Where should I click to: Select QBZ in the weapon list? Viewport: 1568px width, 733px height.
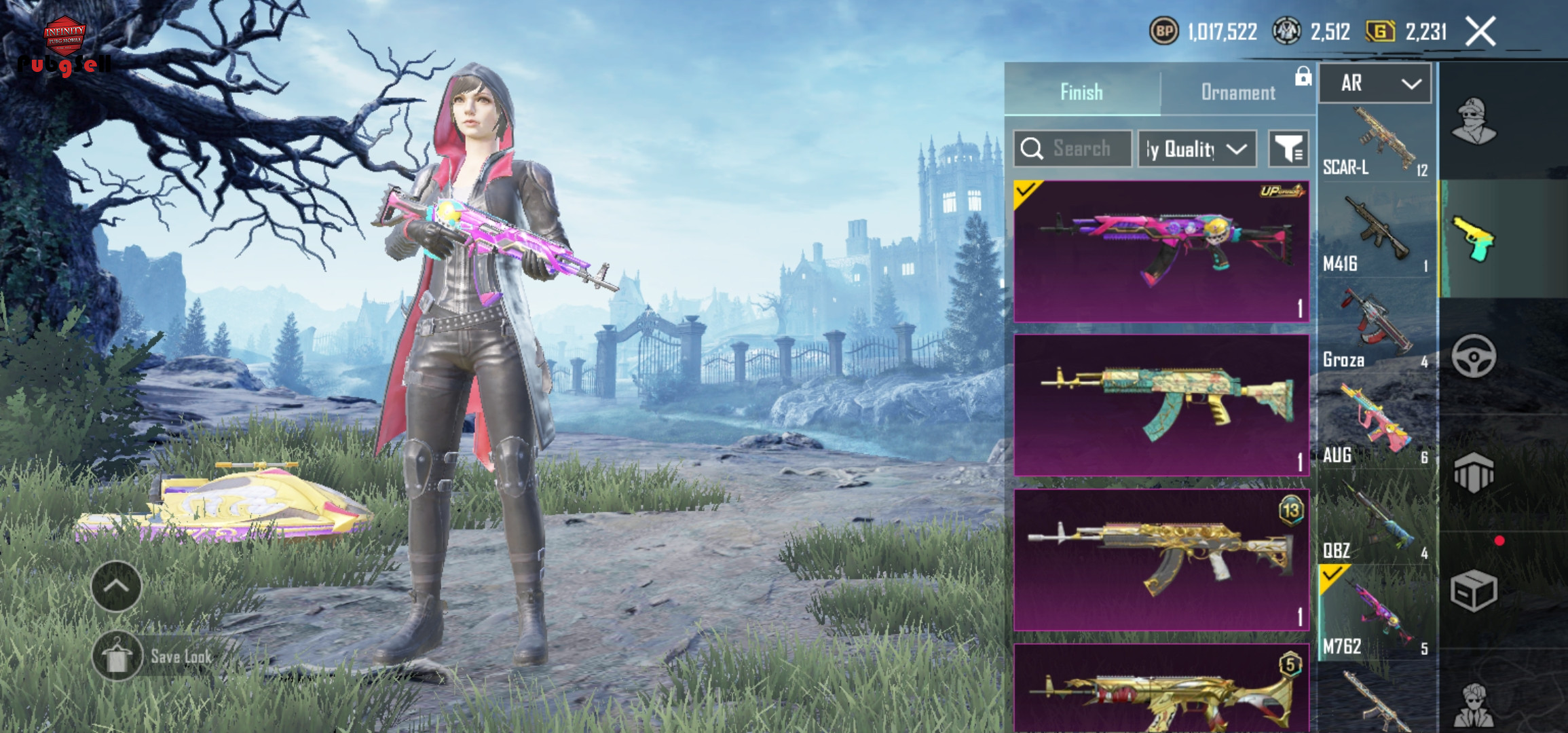pos(1377,521)
